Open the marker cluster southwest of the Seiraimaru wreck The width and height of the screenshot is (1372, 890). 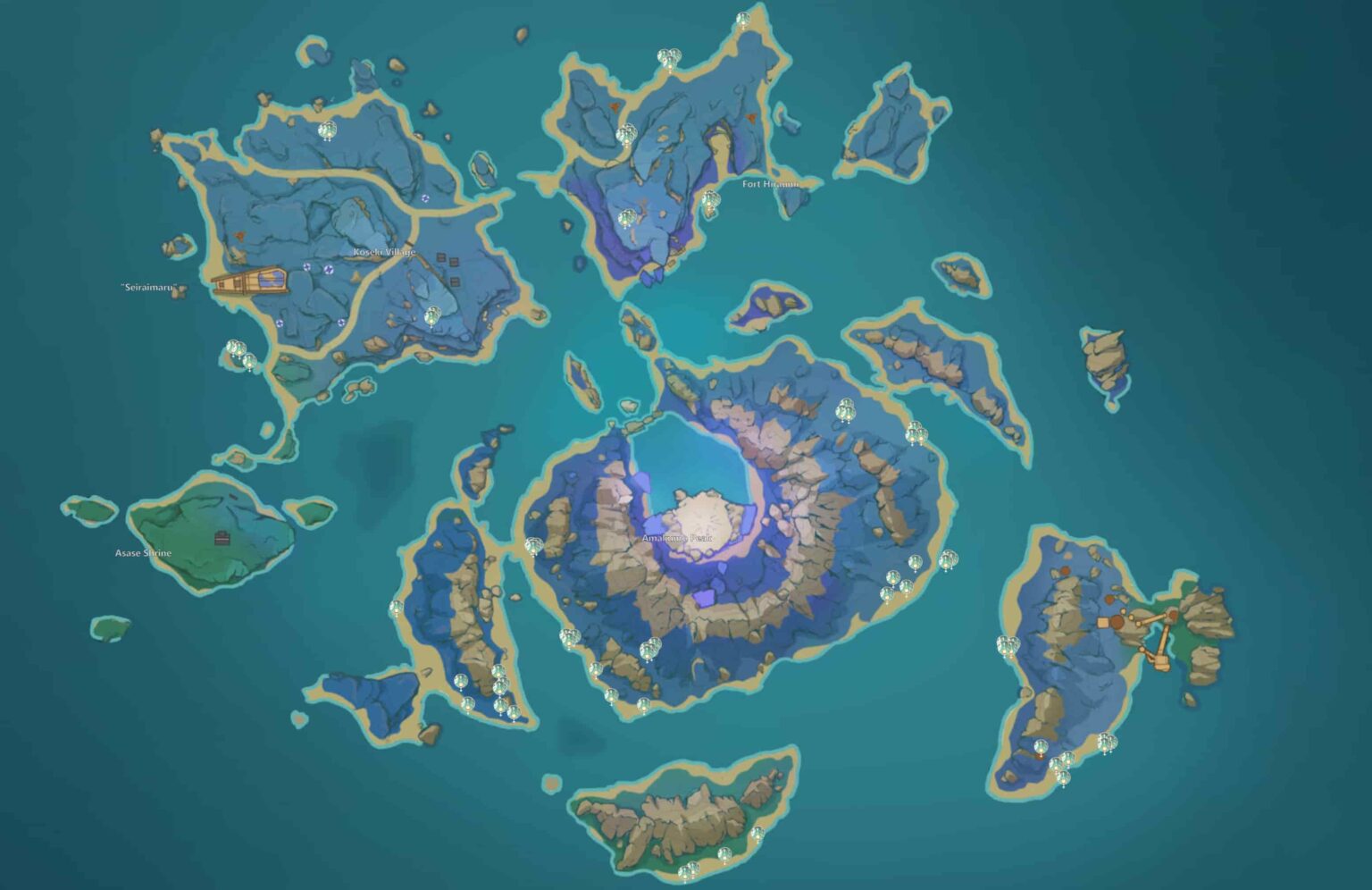click(237, 348)
